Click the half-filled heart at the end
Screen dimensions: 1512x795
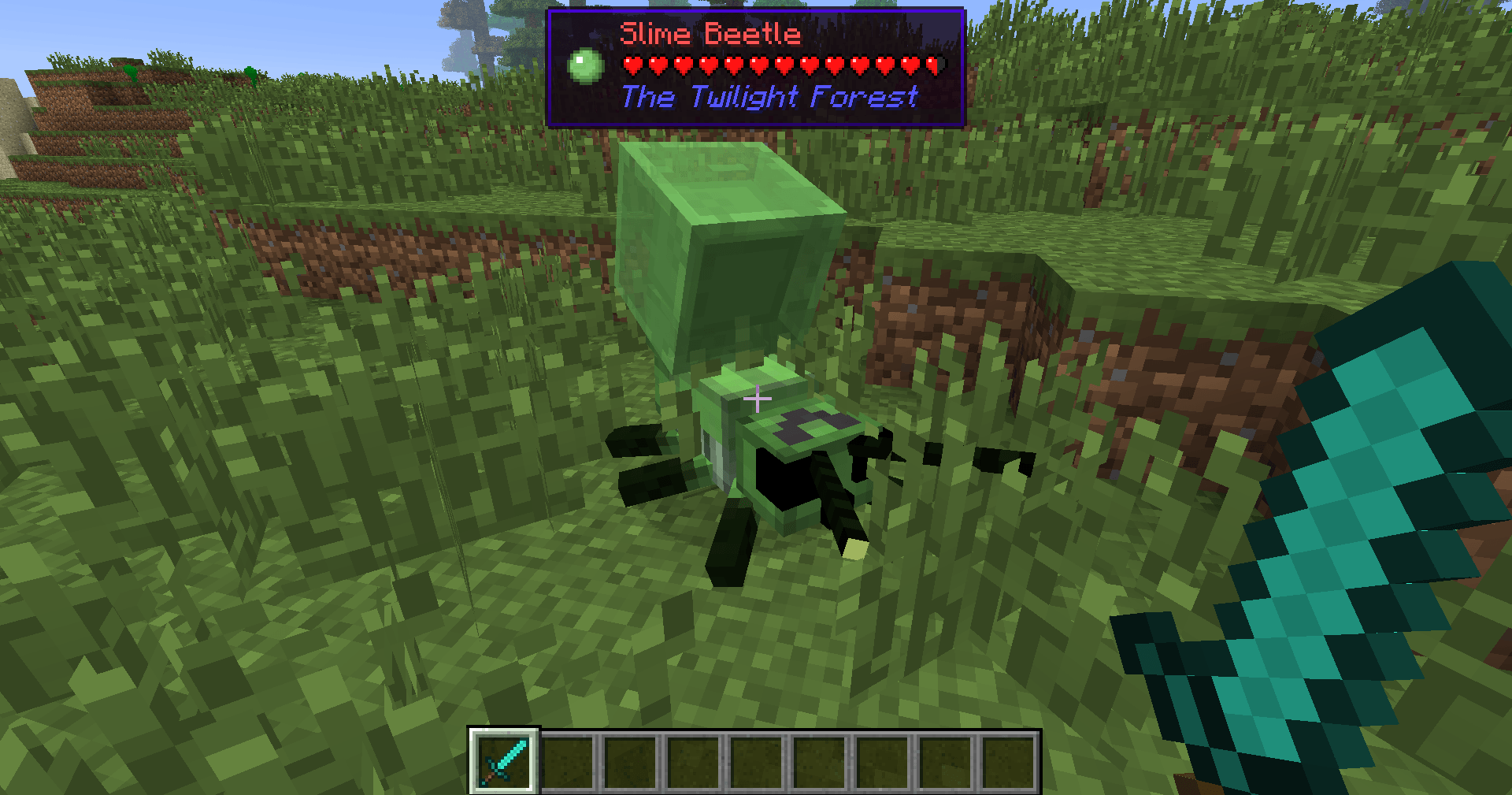click(936, 65)
